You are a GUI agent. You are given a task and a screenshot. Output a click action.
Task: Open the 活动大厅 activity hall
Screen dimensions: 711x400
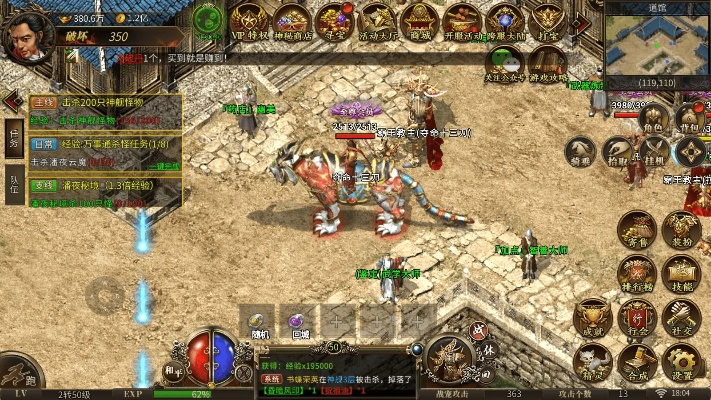click(377, 20)
